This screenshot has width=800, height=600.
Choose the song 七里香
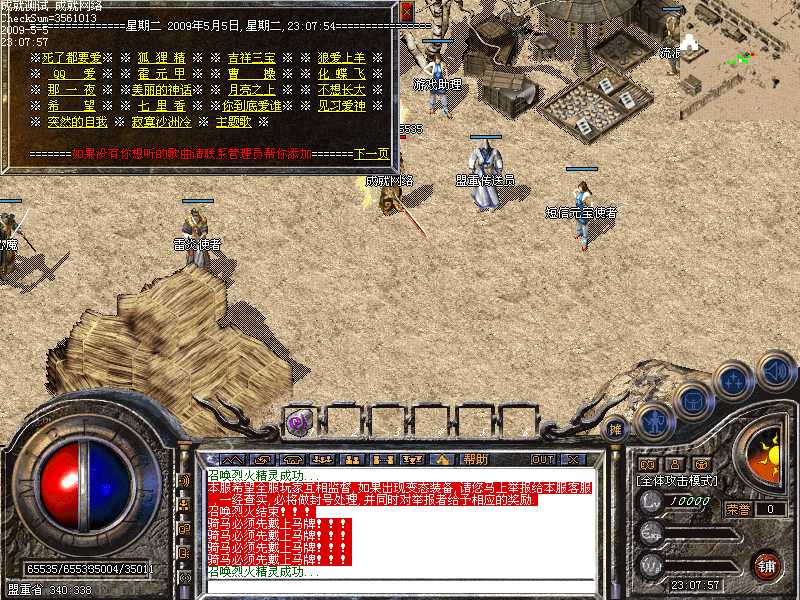[160, 105]
